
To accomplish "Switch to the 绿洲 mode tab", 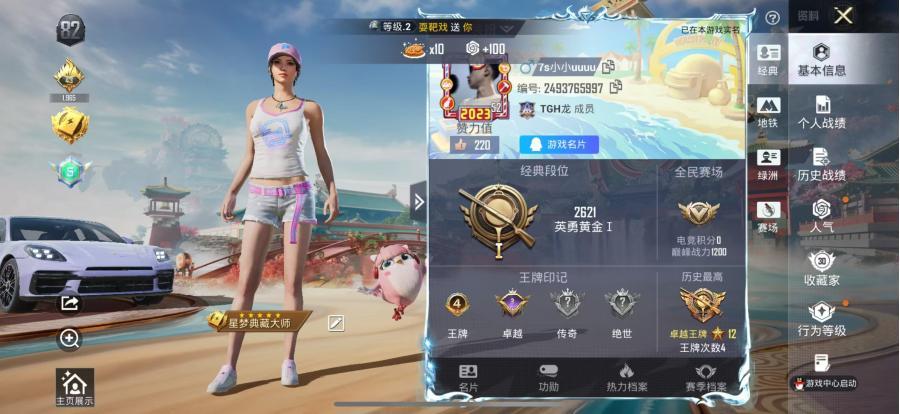I will (x=768, y=164).
